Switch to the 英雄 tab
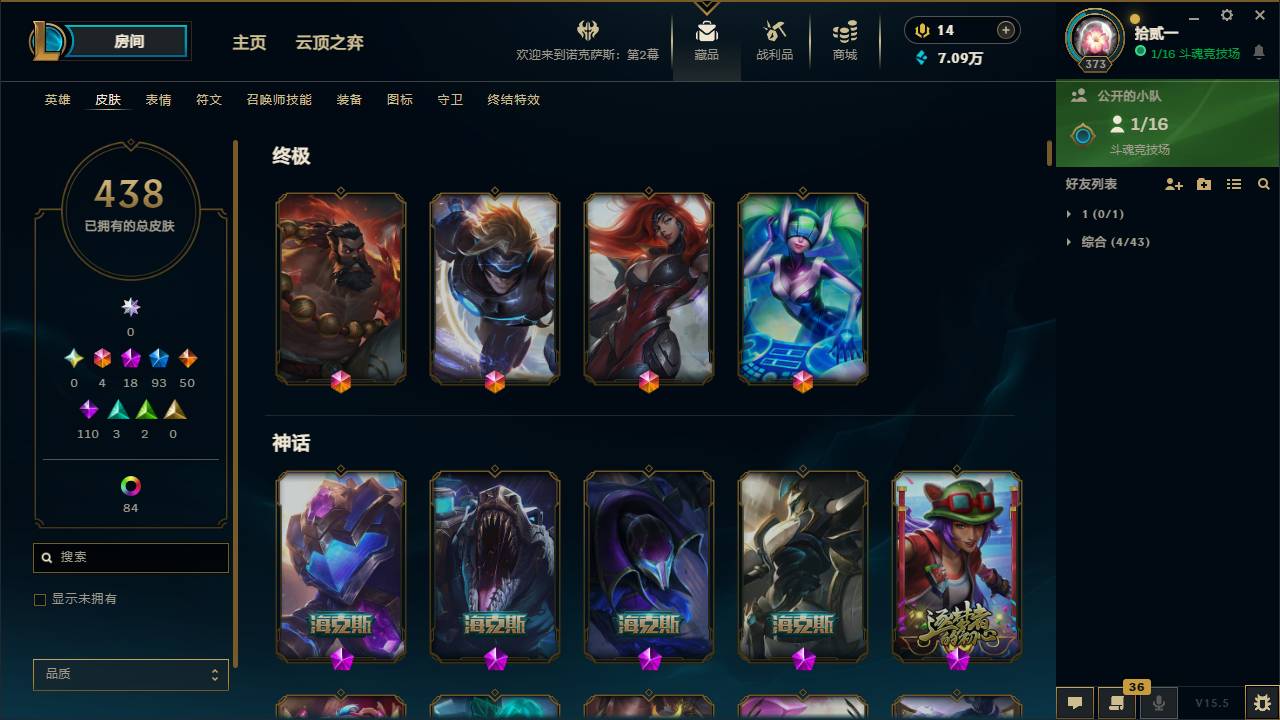This screenshot has width=1280, height=720. [57, 100]
